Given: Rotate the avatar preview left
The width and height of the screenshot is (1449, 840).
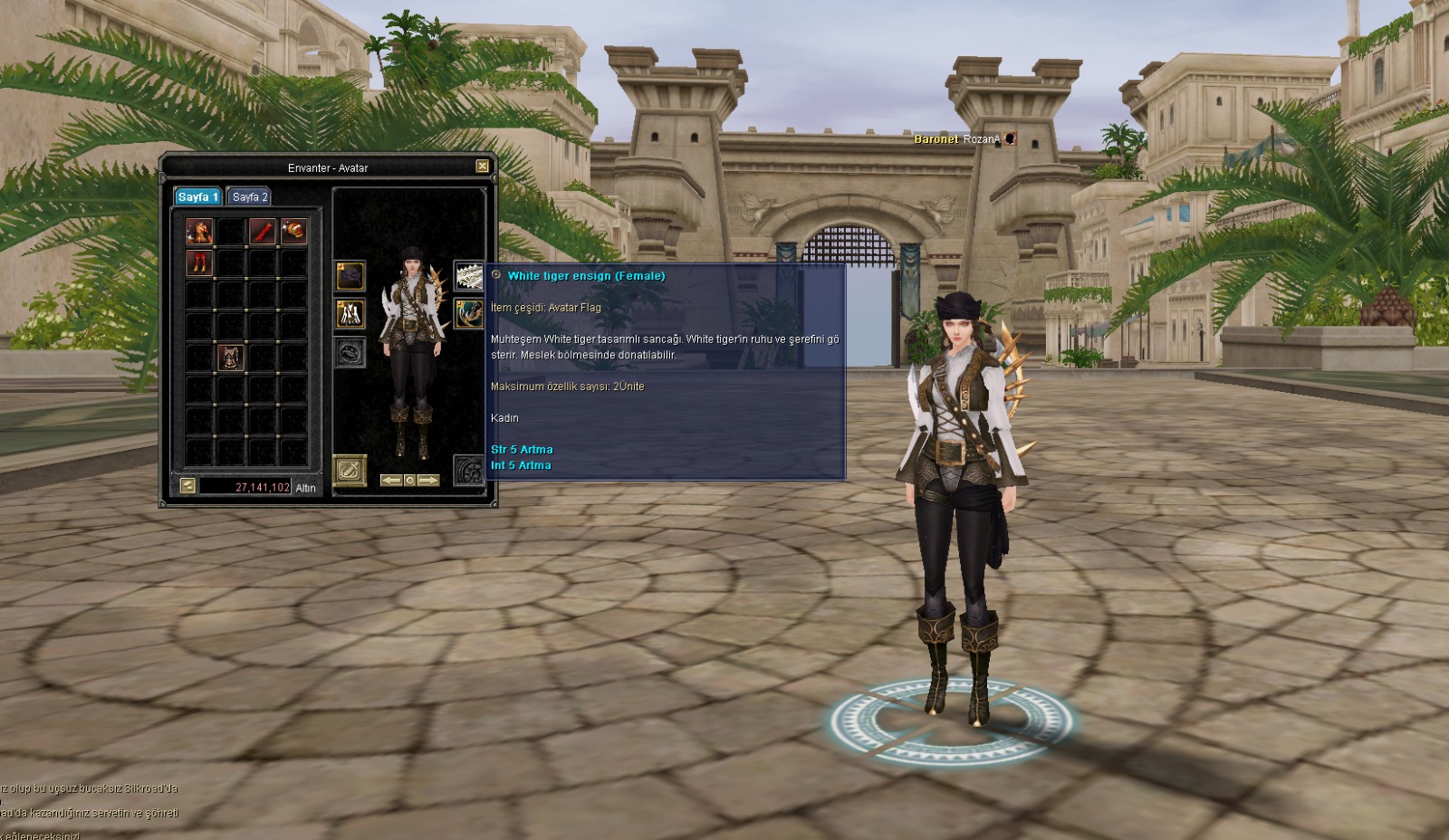Looking at the screenshot, I should [x=390, y=481].
